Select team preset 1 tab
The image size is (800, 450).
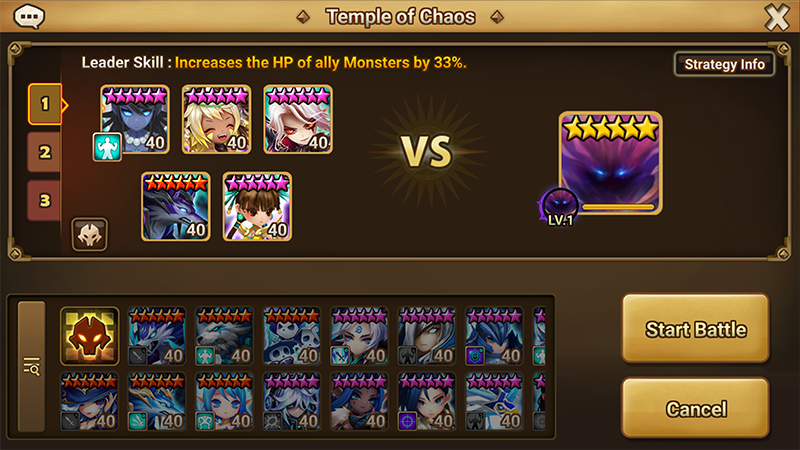tap(44, 103)
